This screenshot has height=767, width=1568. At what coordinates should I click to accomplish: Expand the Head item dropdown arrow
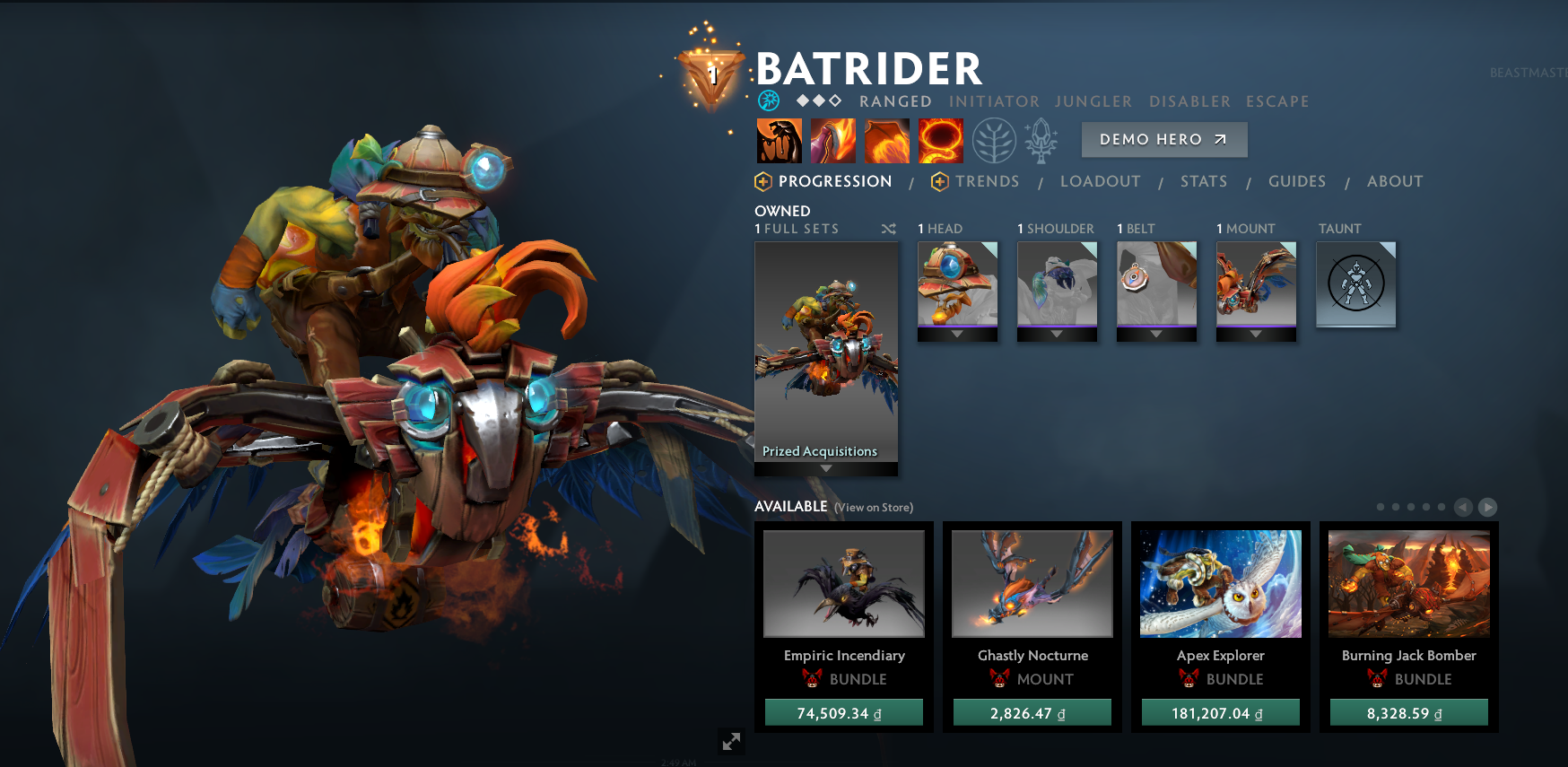coord(956,334)
